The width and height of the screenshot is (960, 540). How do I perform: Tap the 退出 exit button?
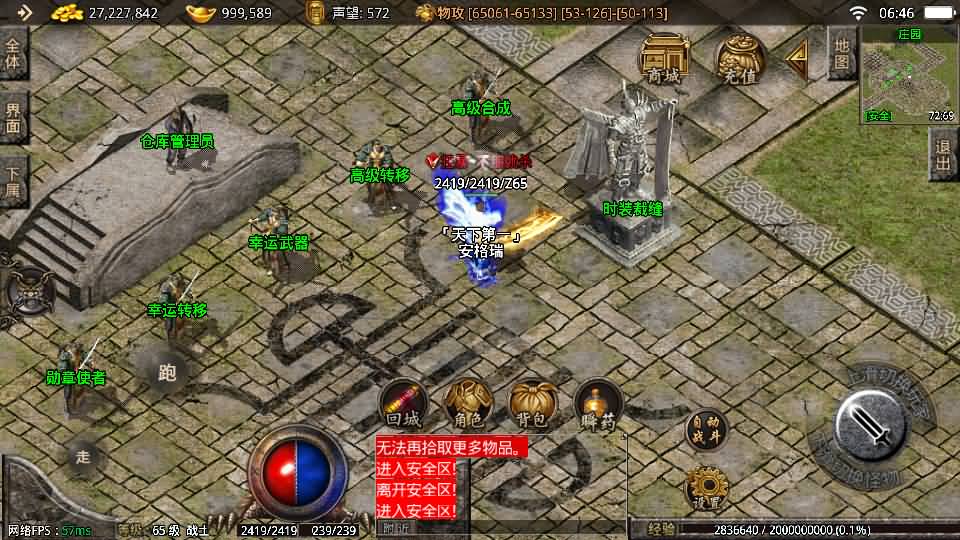[943, 155]
